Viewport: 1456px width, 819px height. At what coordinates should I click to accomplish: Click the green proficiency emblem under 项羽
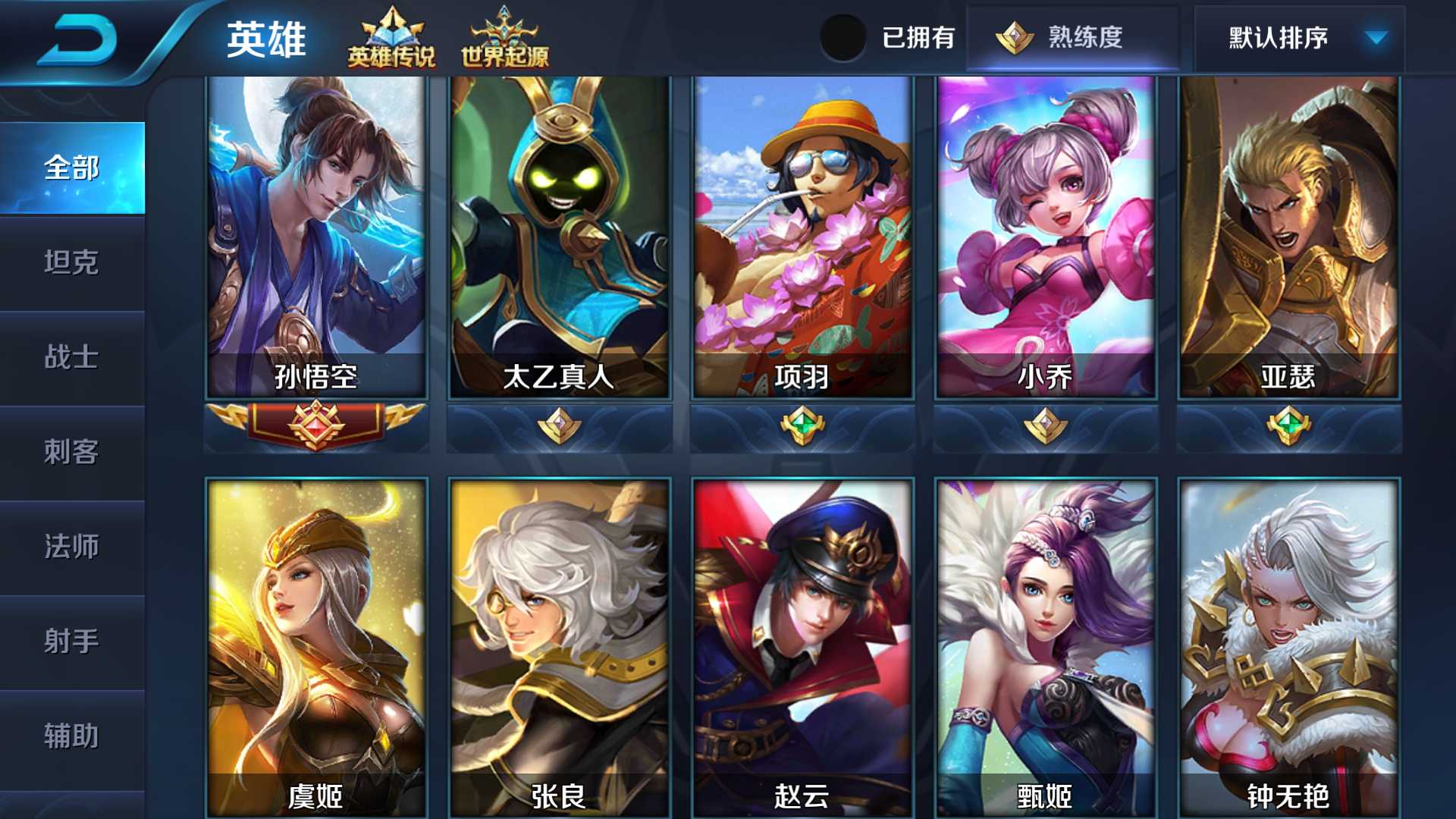point(802,426)
